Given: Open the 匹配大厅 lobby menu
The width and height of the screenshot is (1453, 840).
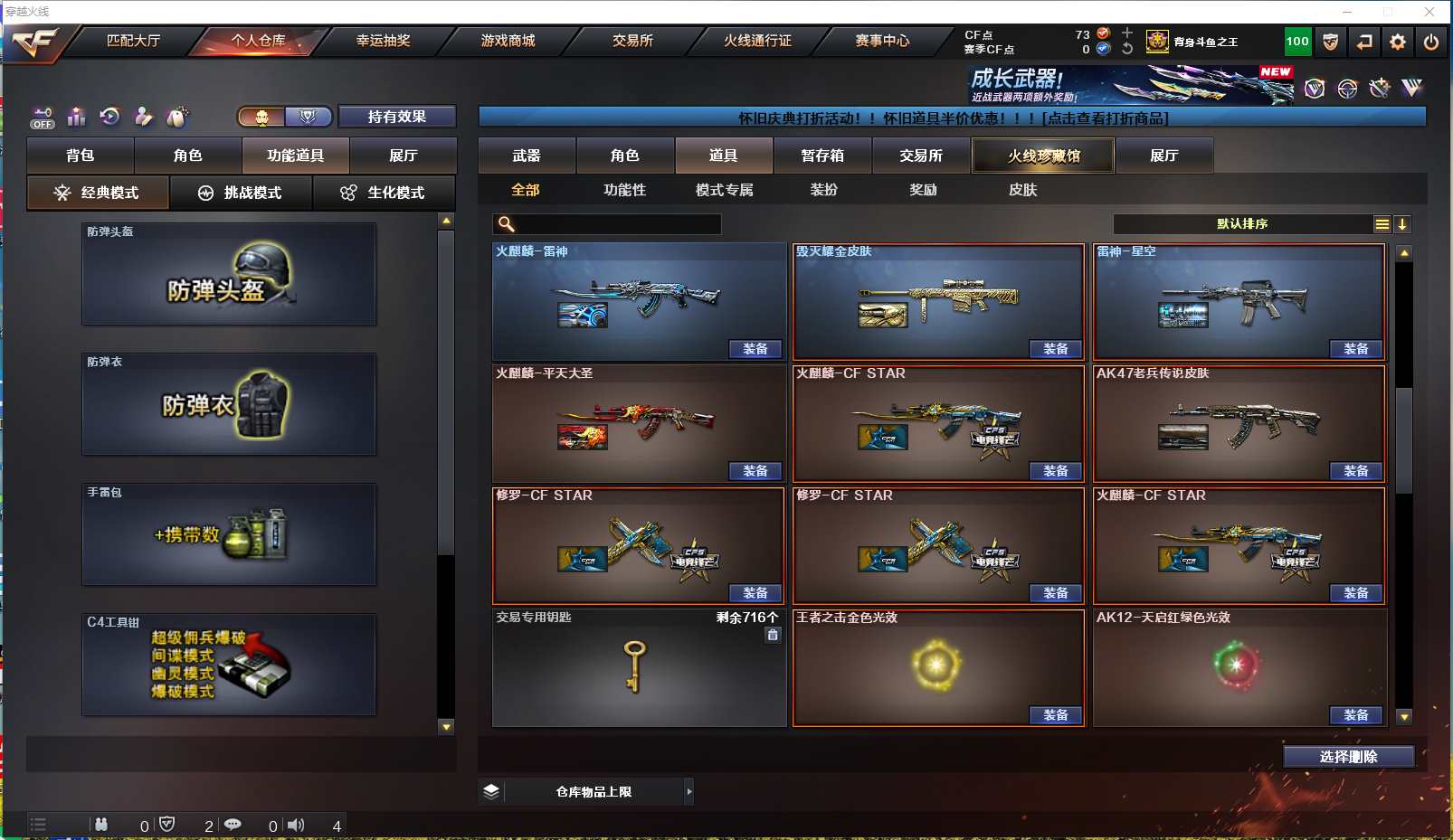Looking at the screenshot, I should pyautogui.click(x=133, y=41).
